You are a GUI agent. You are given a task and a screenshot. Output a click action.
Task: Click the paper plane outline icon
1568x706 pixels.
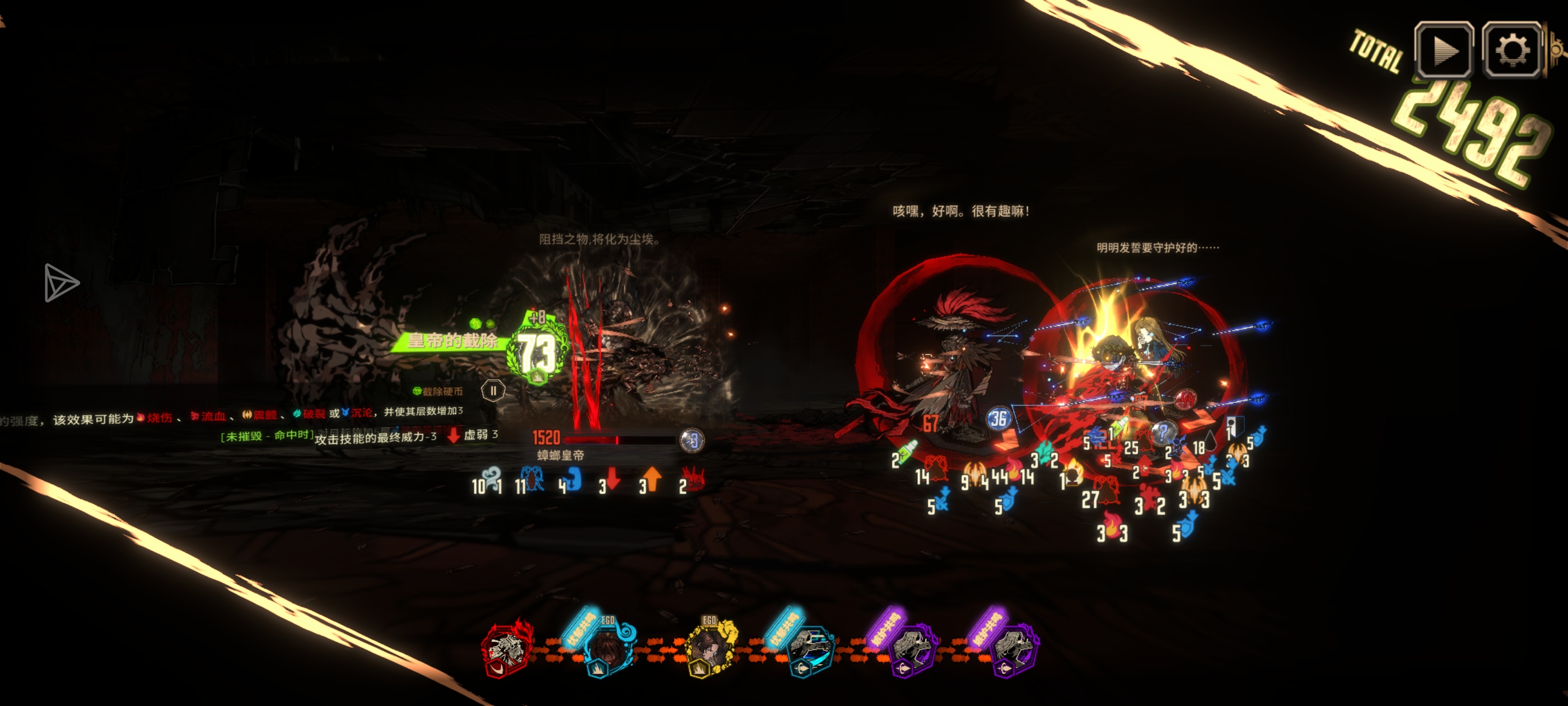coord(60,282)
